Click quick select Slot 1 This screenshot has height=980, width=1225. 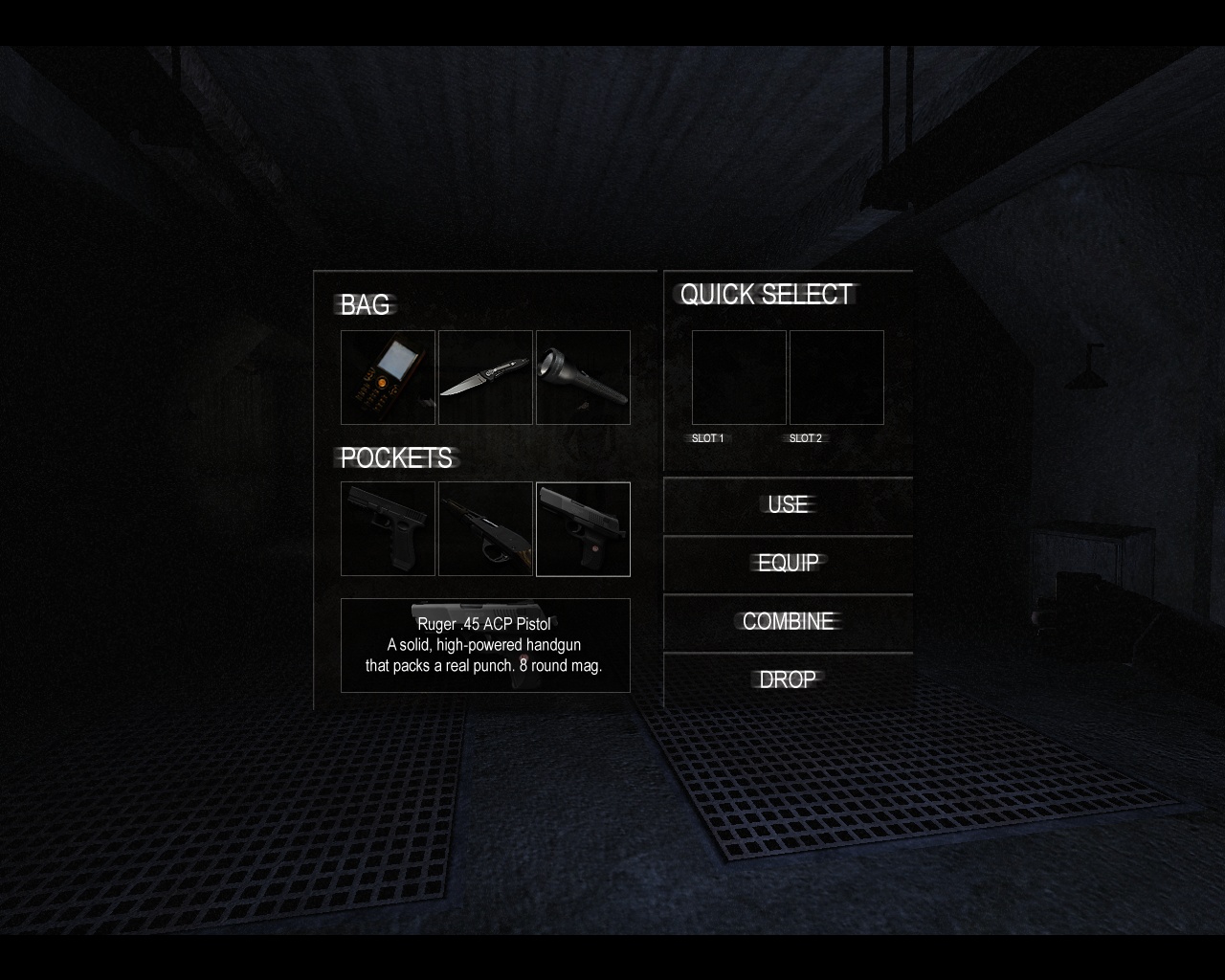pyautogui.click(x=739, y=377)
